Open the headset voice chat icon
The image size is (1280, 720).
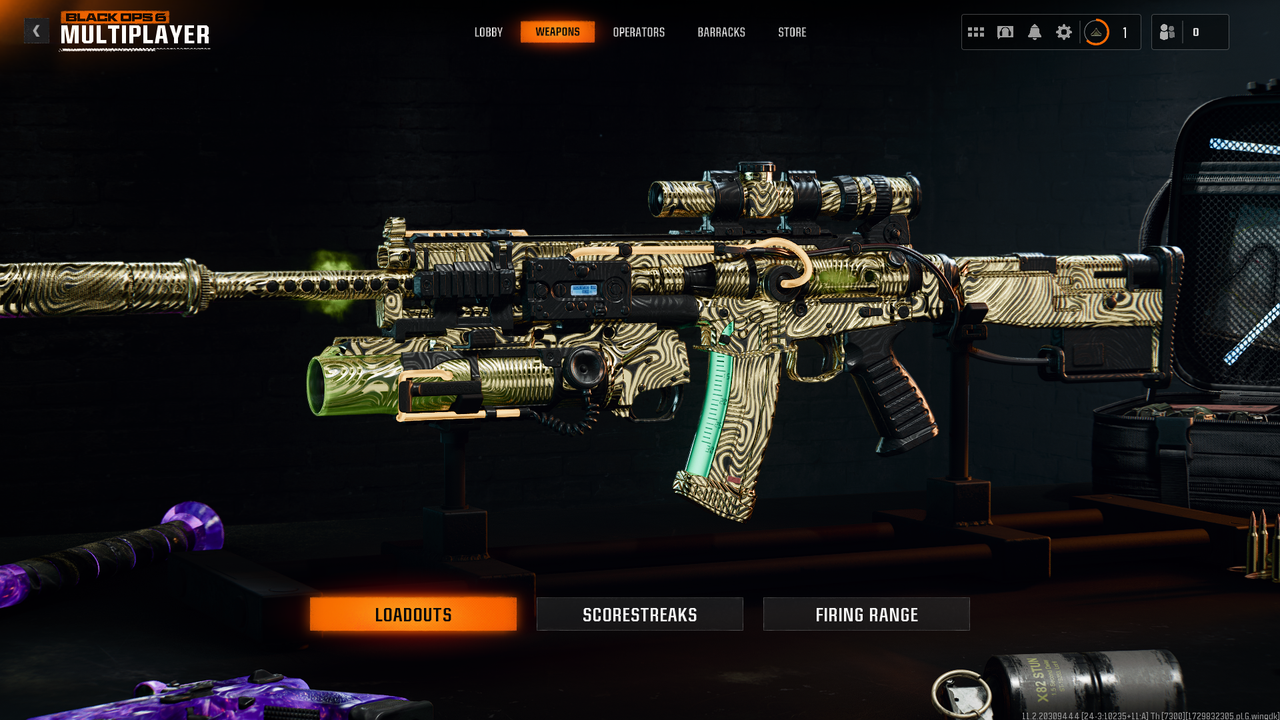[x=1005, y=32]
